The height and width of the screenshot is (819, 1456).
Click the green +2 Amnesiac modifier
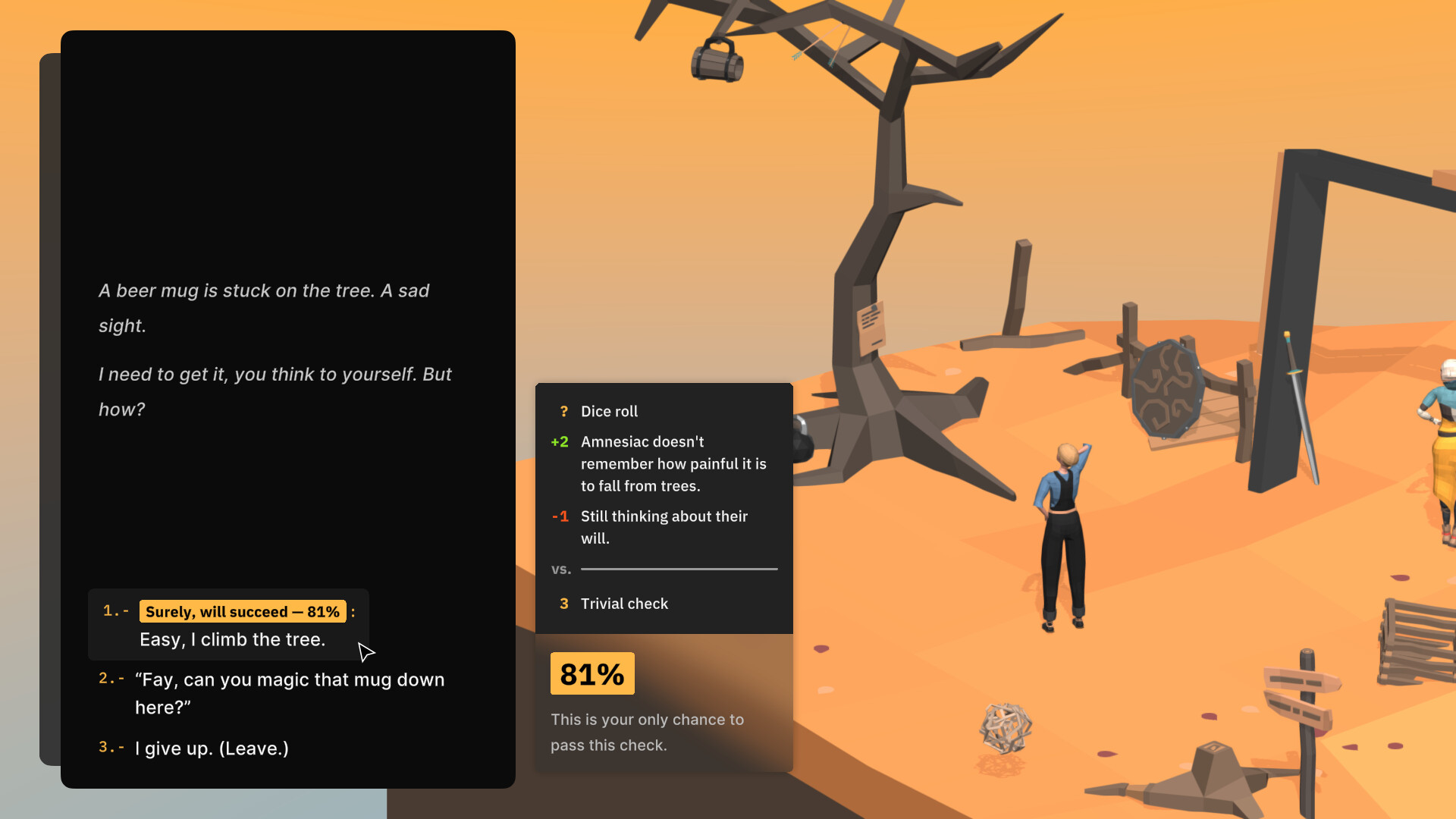pos(673,463)
